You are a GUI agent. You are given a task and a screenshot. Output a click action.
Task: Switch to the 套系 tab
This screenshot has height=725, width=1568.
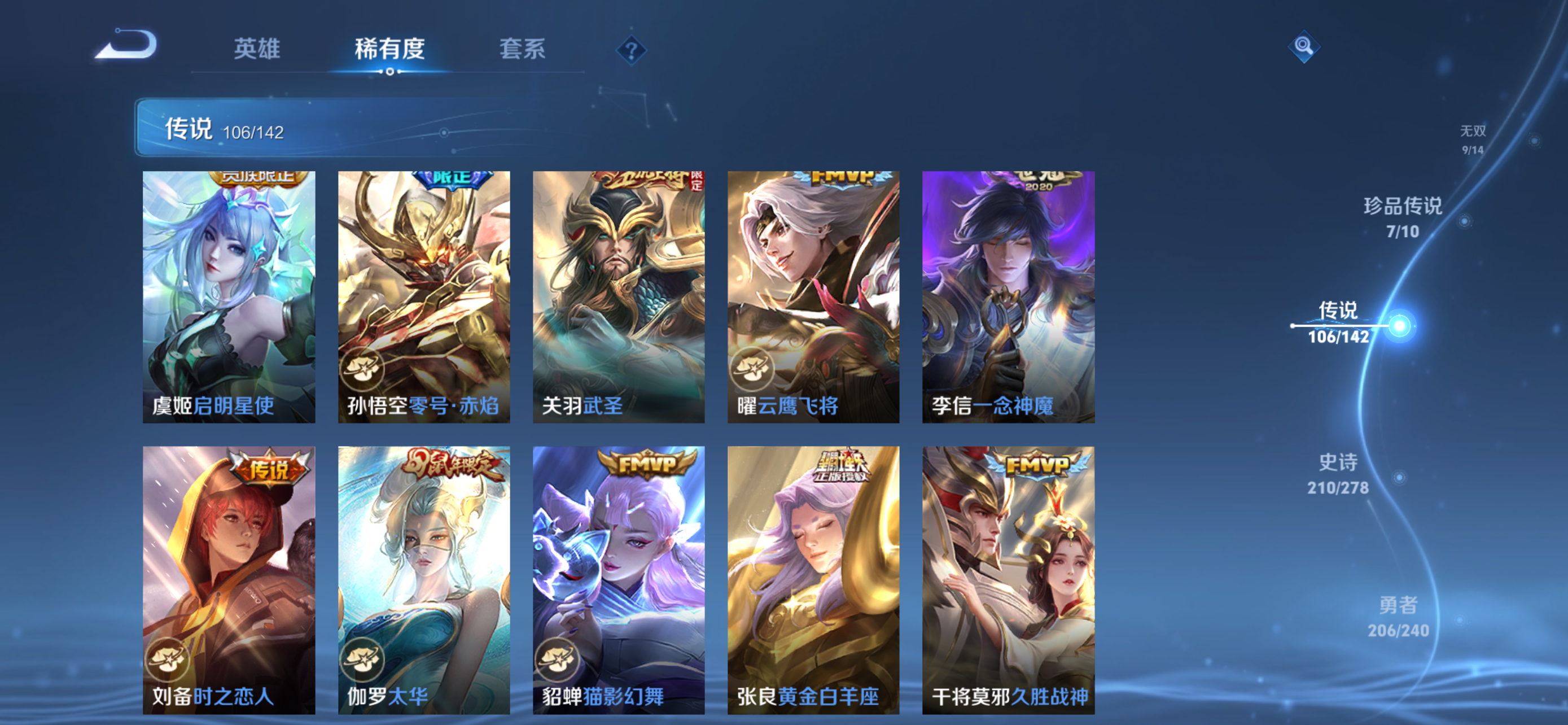522,50
